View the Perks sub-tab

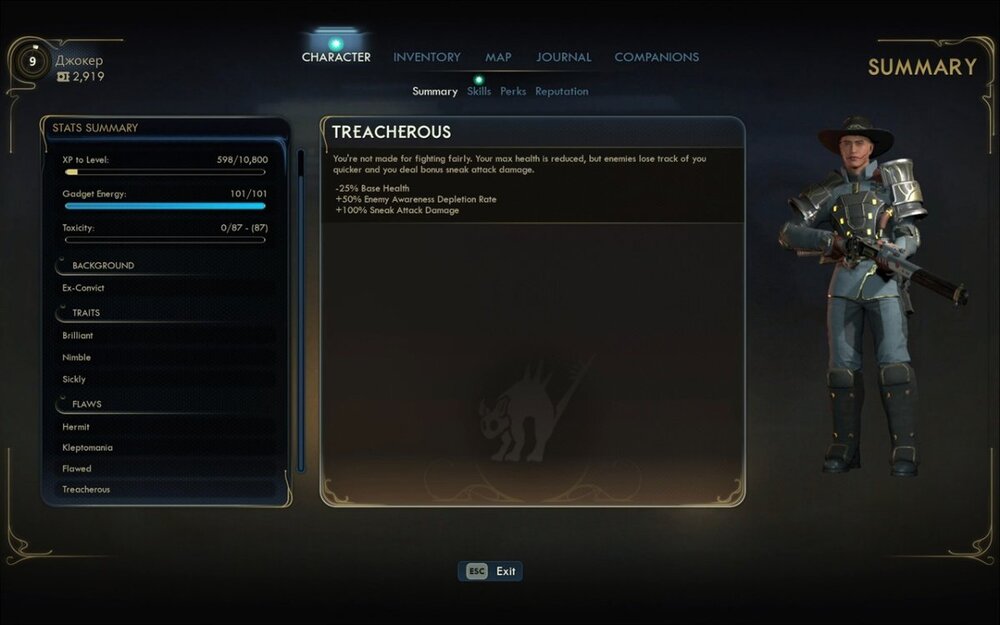click(x=513, y=91)
